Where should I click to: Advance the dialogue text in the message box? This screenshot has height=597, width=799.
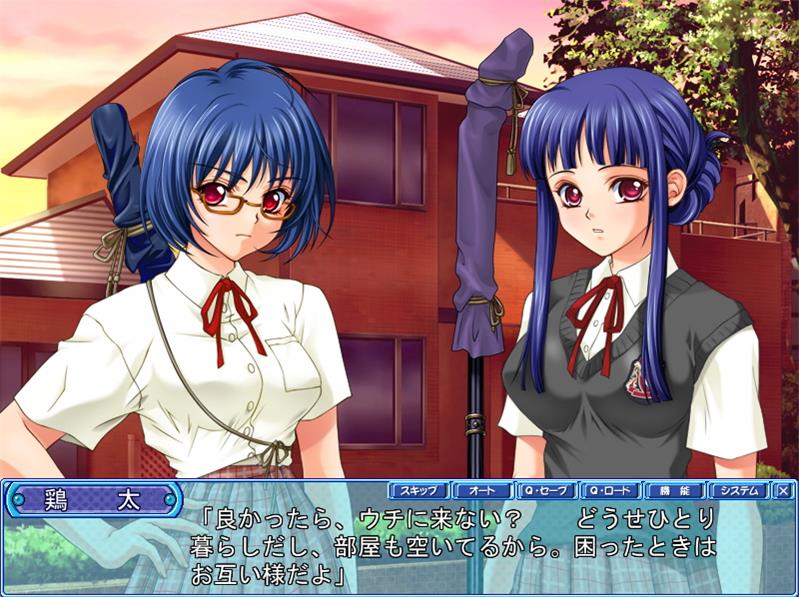(x=450, y=548)
